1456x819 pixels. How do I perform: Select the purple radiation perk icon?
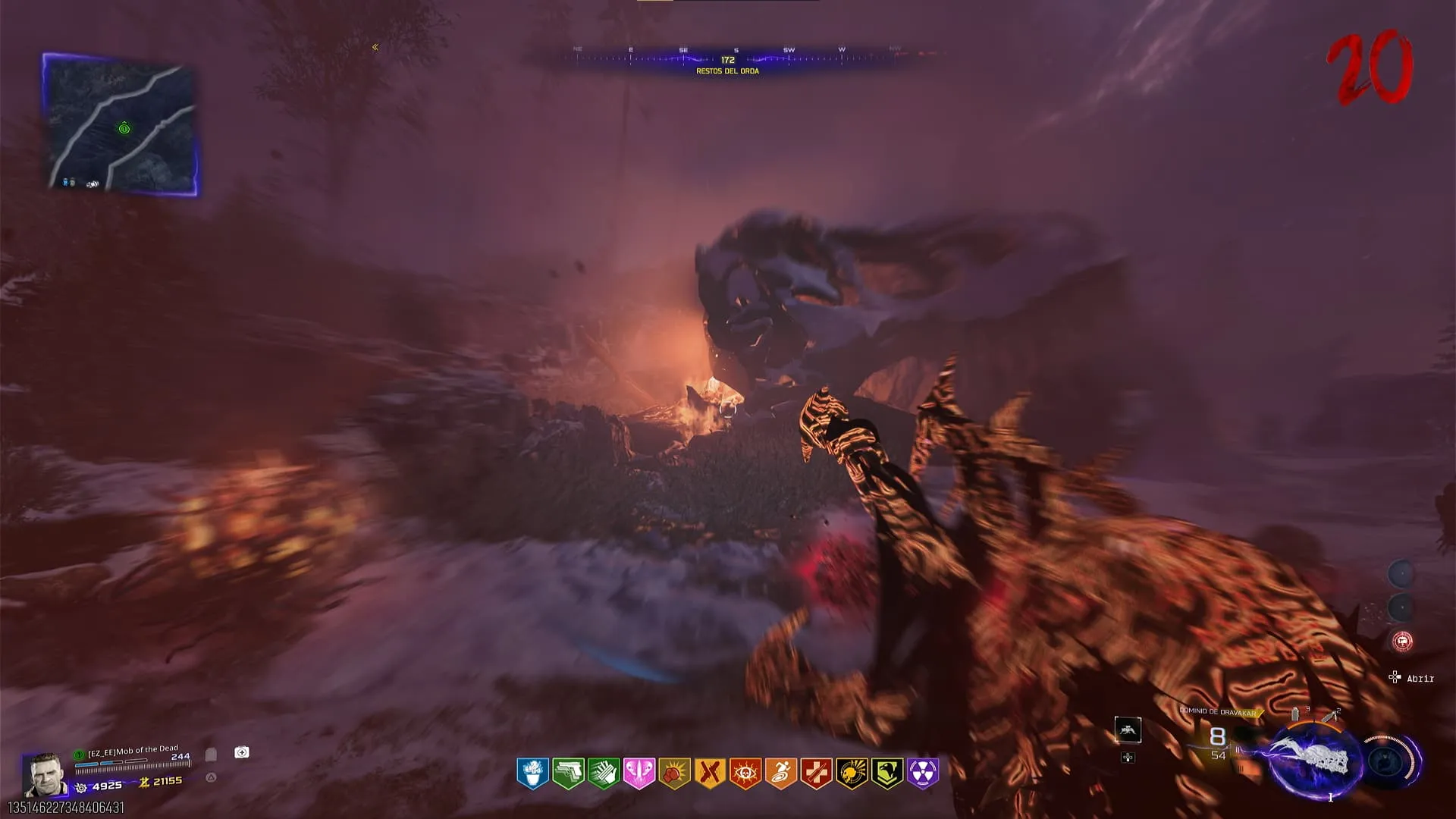(923, 773)
